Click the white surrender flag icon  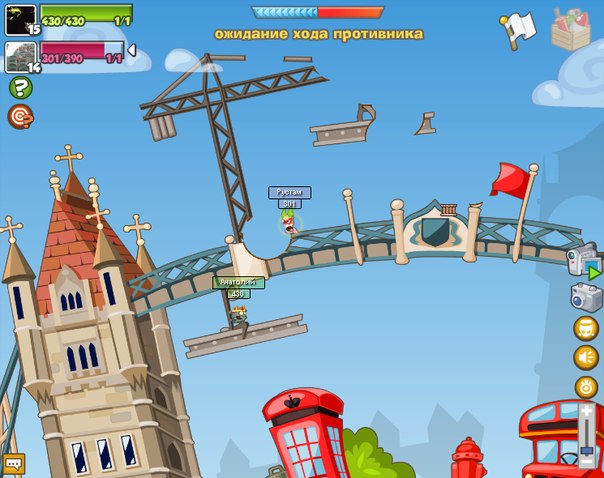[519, 28]
